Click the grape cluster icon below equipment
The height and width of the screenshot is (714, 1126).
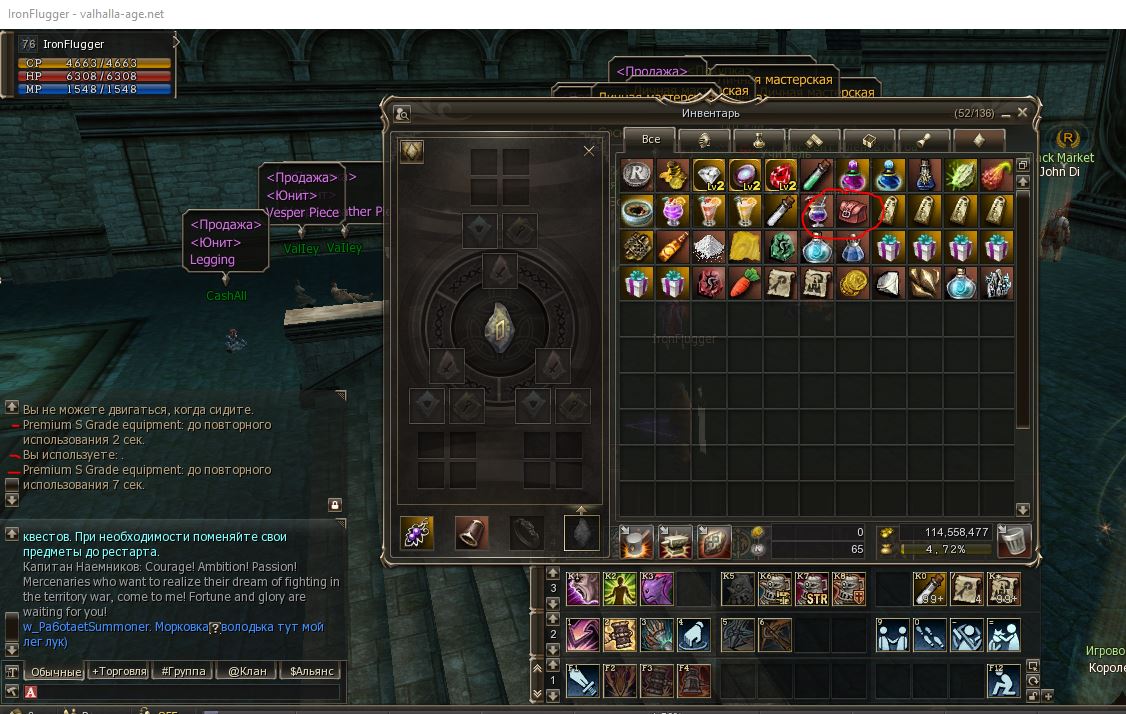pyautogui.click(x=416, y=533)
